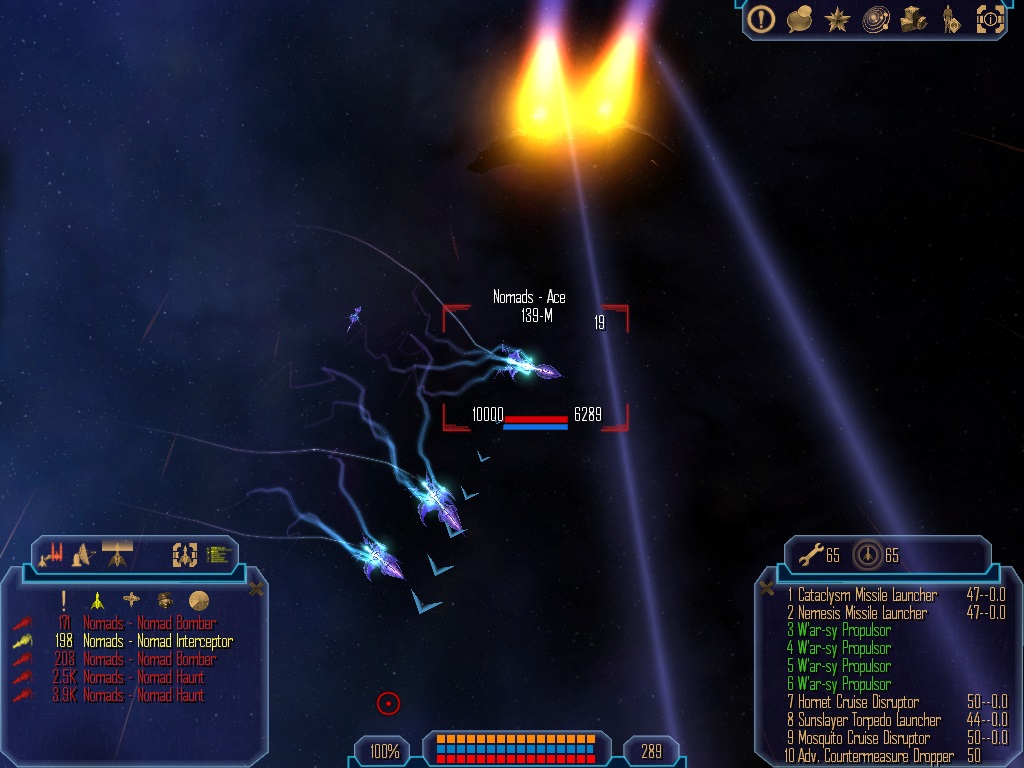
Task: Open the star-shaped story icon
Action: 836,19
